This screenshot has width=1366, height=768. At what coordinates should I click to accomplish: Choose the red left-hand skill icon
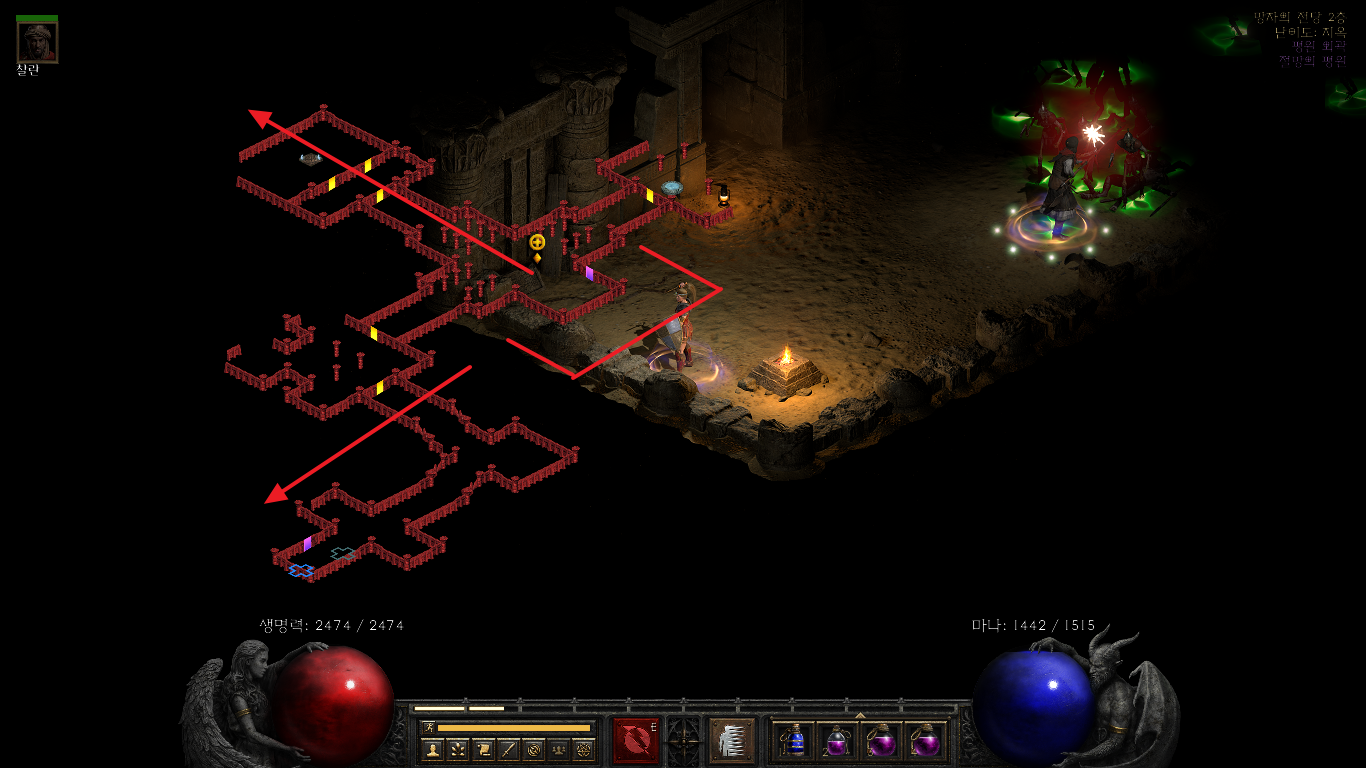[636, 740]
